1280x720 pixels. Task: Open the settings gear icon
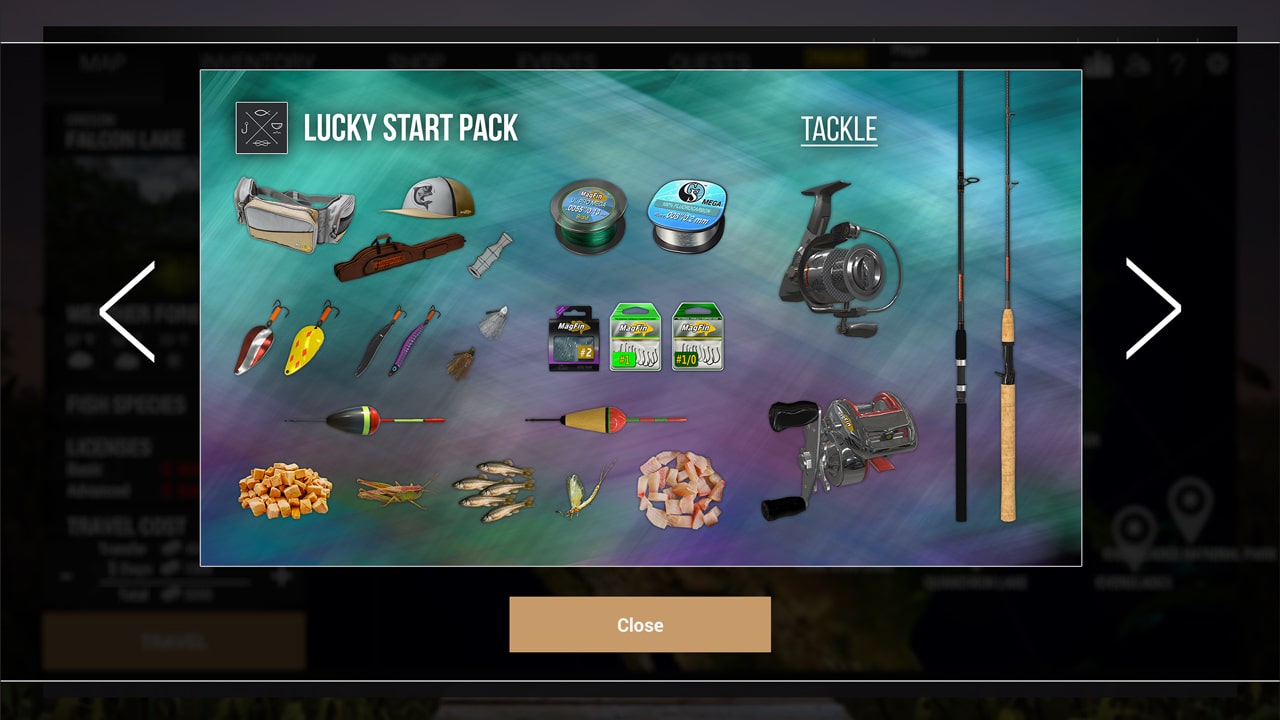point(1218,63)
